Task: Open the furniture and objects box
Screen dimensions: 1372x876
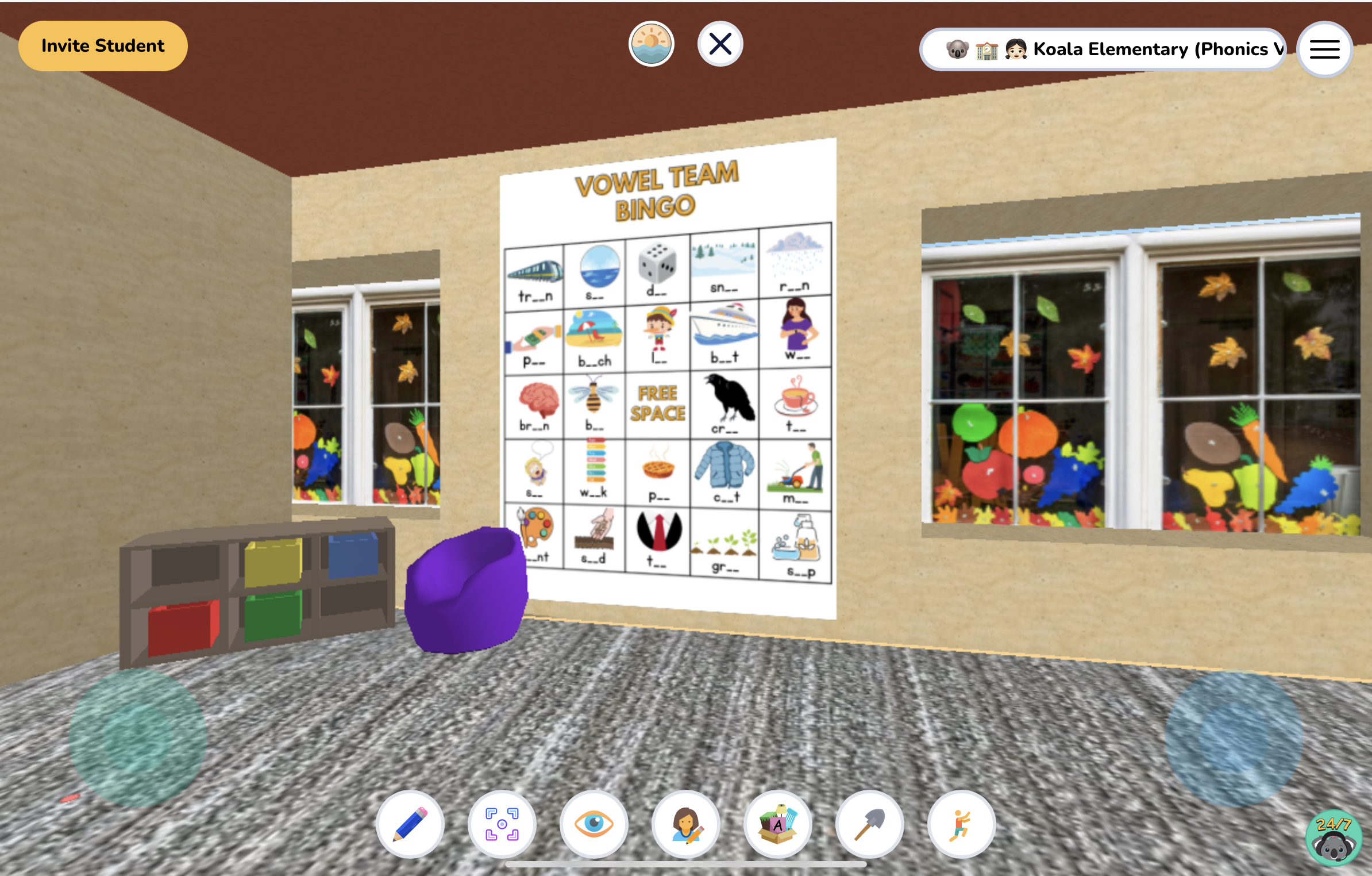Action: coord(779,824)
